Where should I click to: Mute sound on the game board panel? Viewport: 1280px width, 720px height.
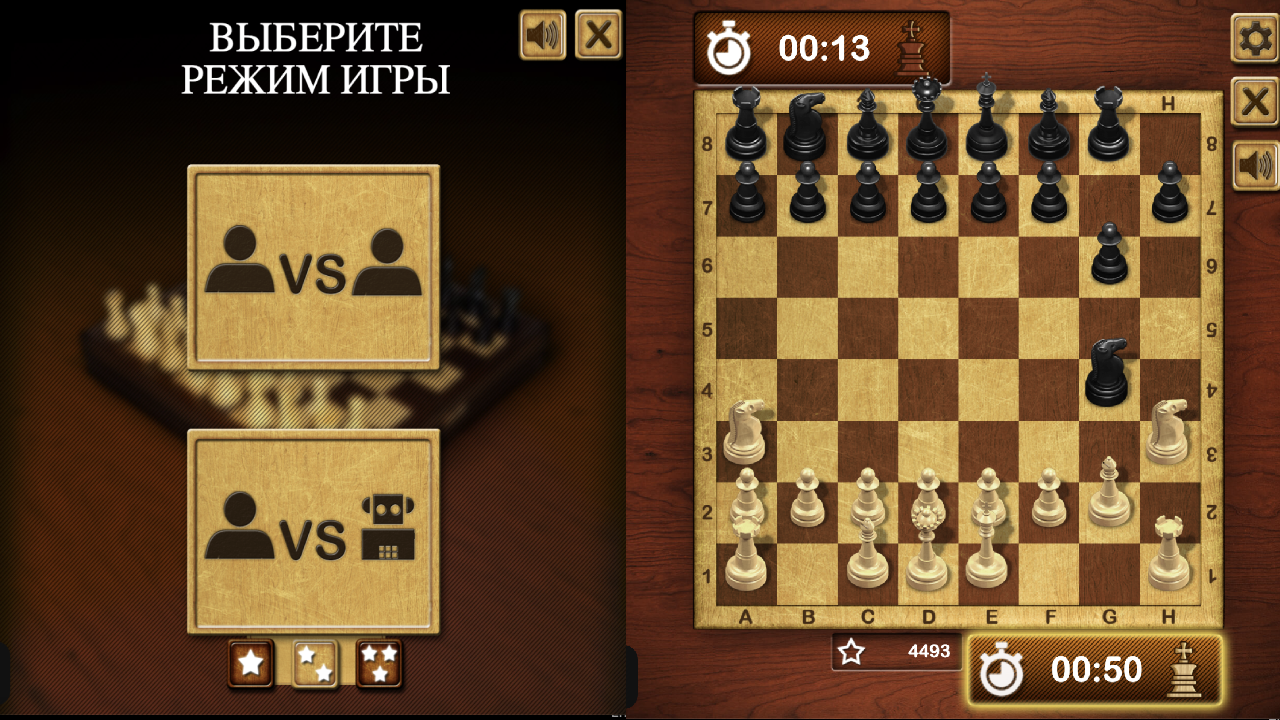point(1252,160)
